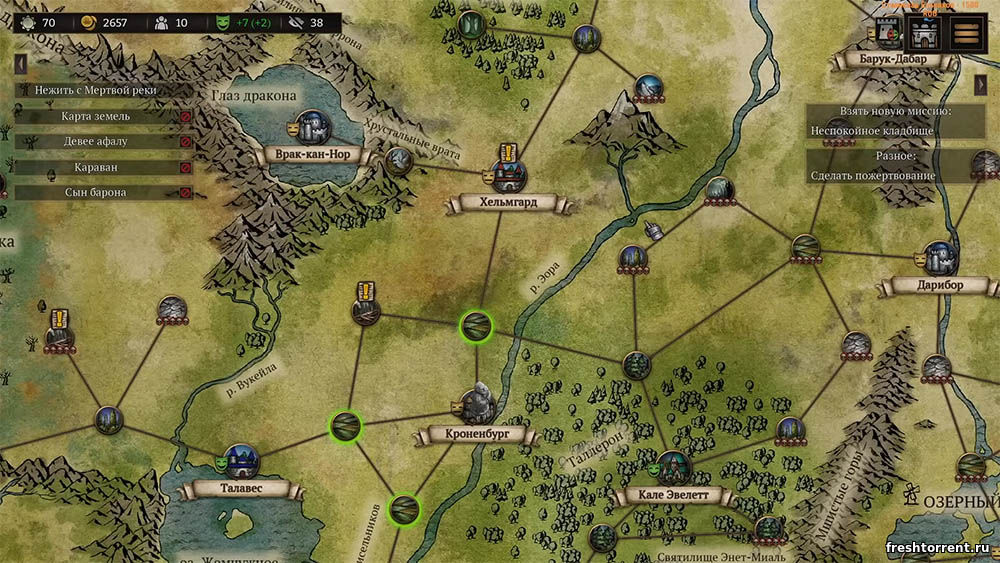Select the quest Нежить с Мертвой реки
The width and height of the screenshot is (1000, 563).
pyautogui.click(x=96, y=90)
